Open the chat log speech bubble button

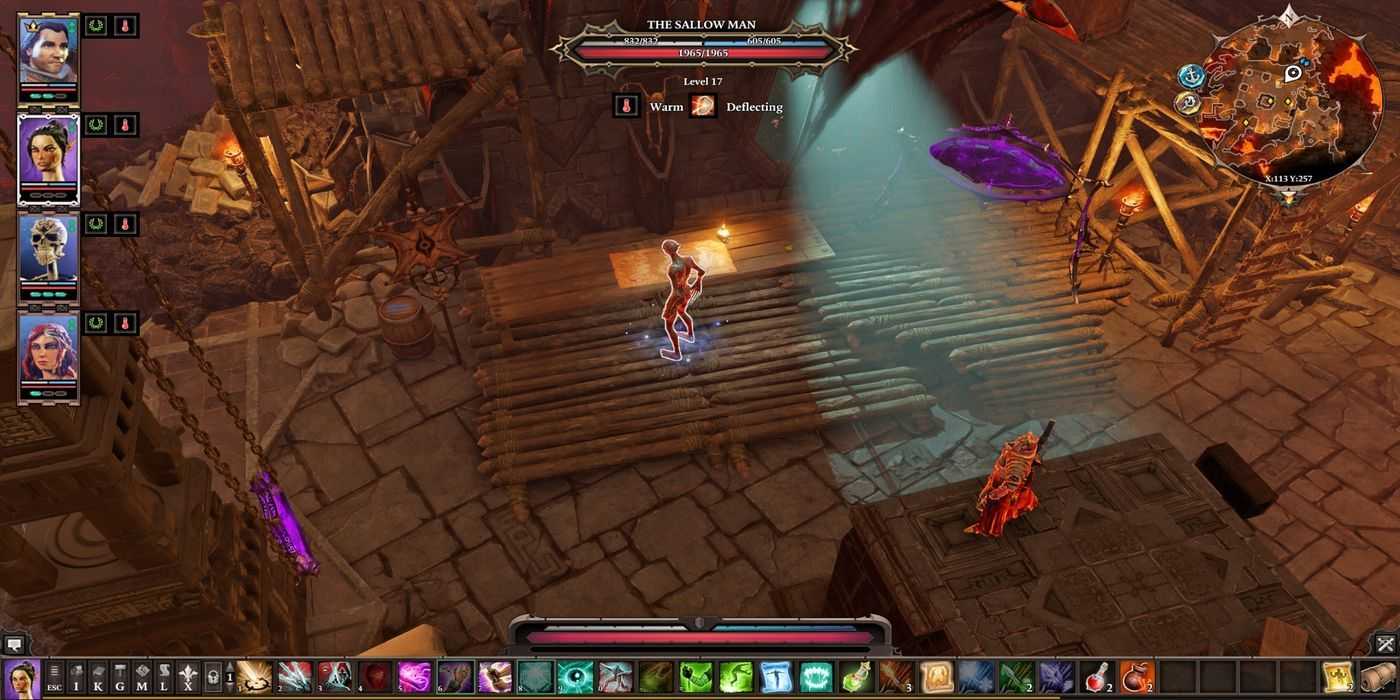(13, 645)
